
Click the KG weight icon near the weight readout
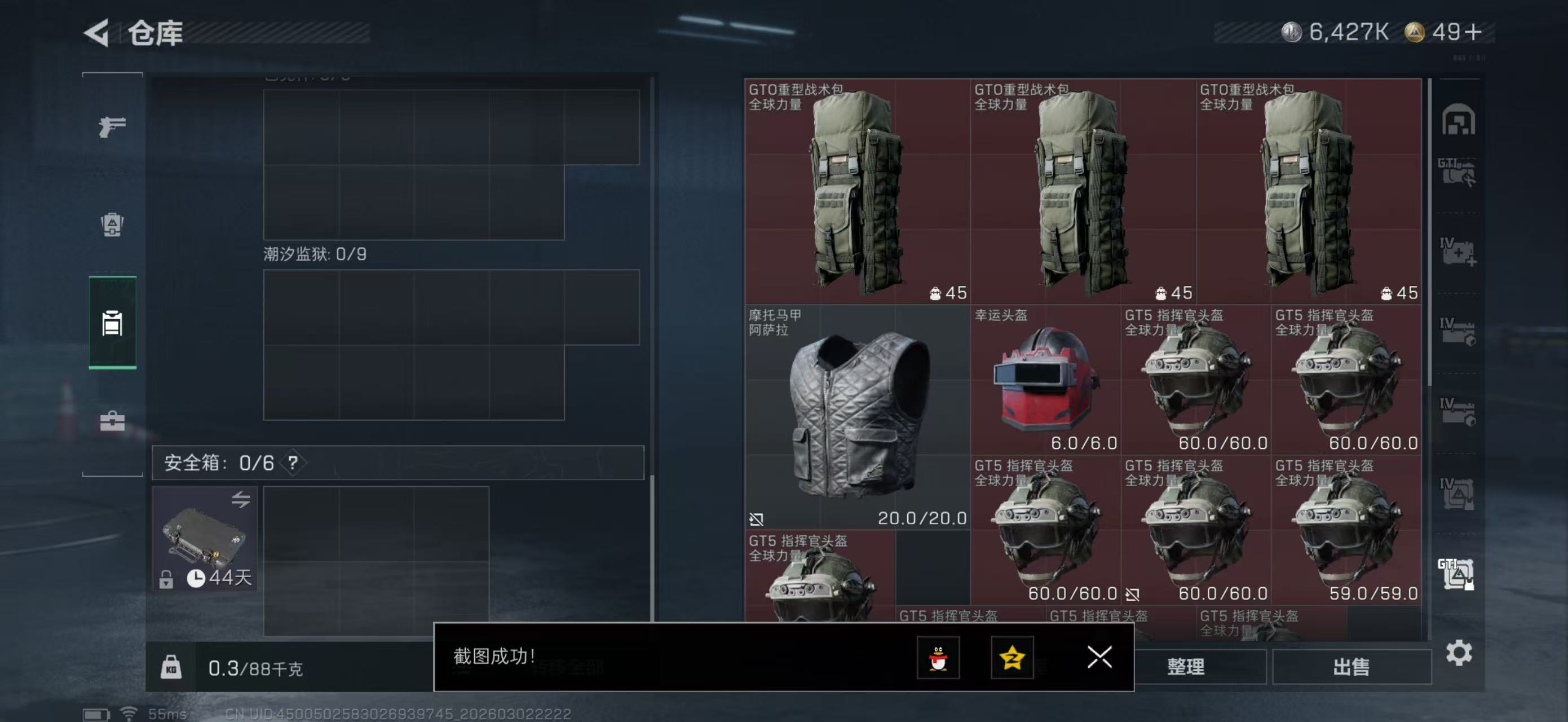tap(173, 667)
